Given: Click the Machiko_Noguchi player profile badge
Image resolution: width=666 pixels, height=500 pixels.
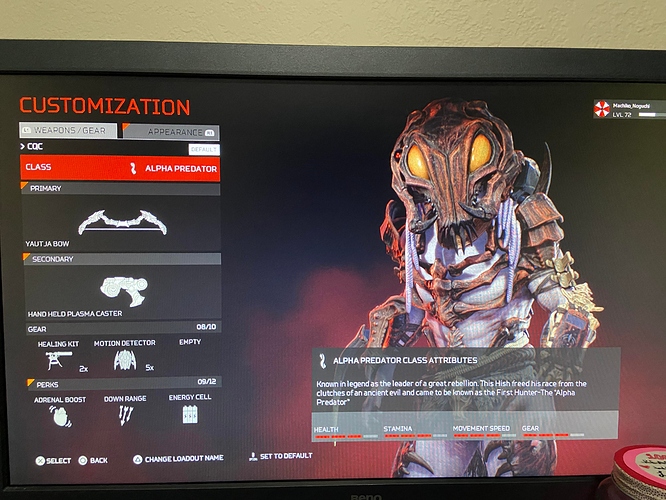Looking at the screenshot, I should [630, 108].
